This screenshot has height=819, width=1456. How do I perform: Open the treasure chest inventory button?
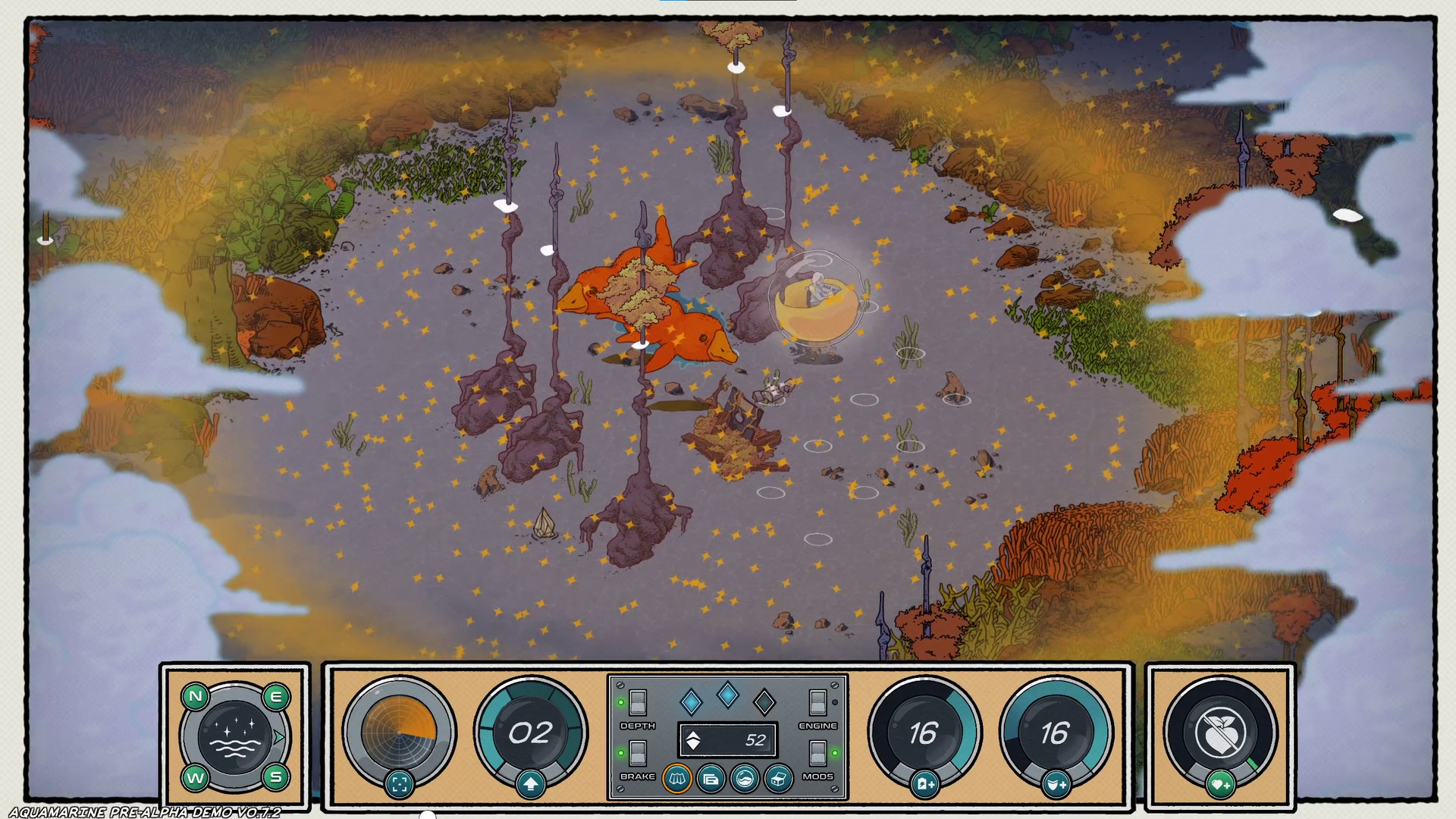[779, 779]
